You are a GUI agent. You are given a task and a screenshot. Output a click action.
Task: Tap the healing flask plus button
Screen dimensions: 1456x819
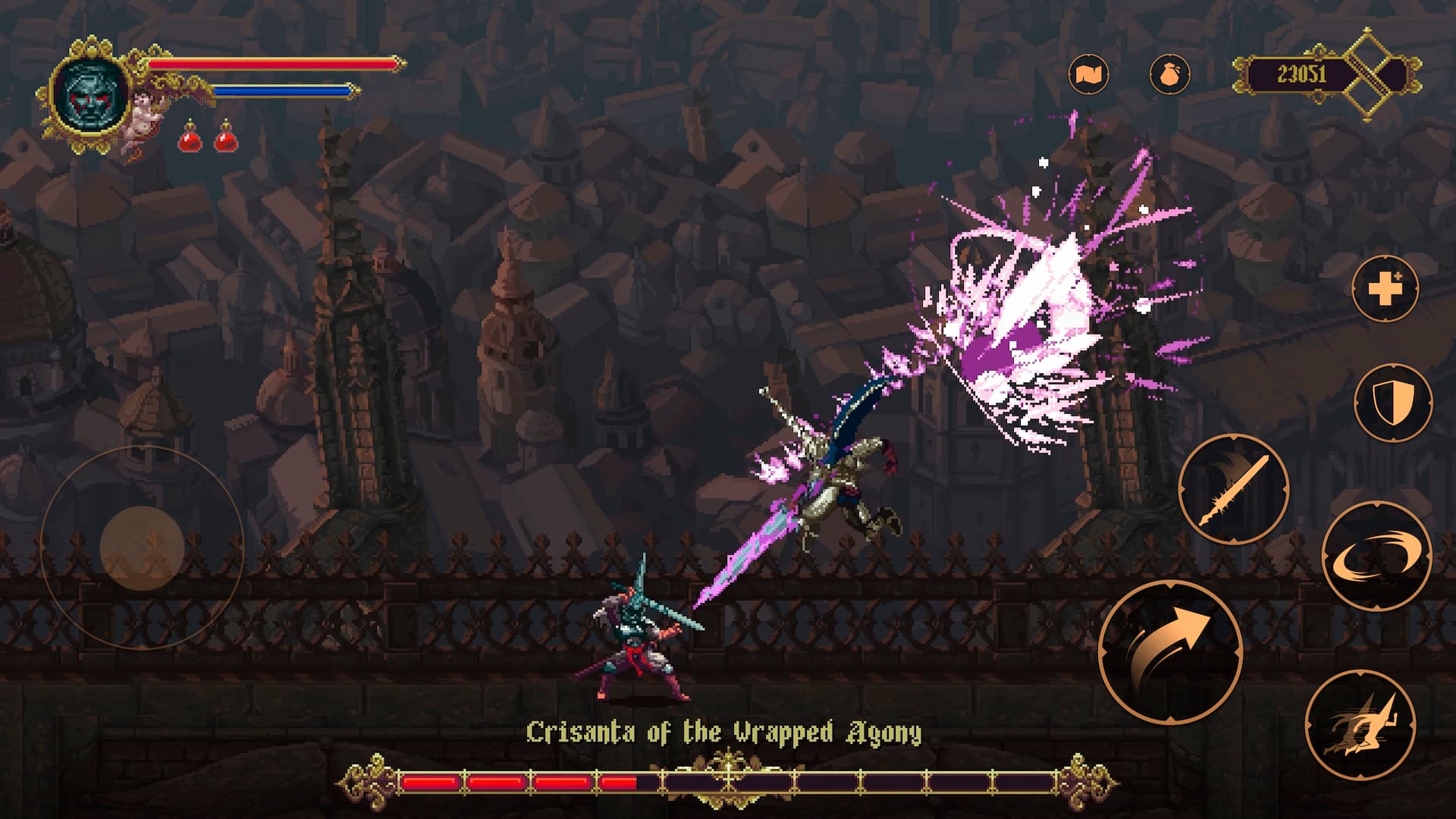pos(1385,288)
